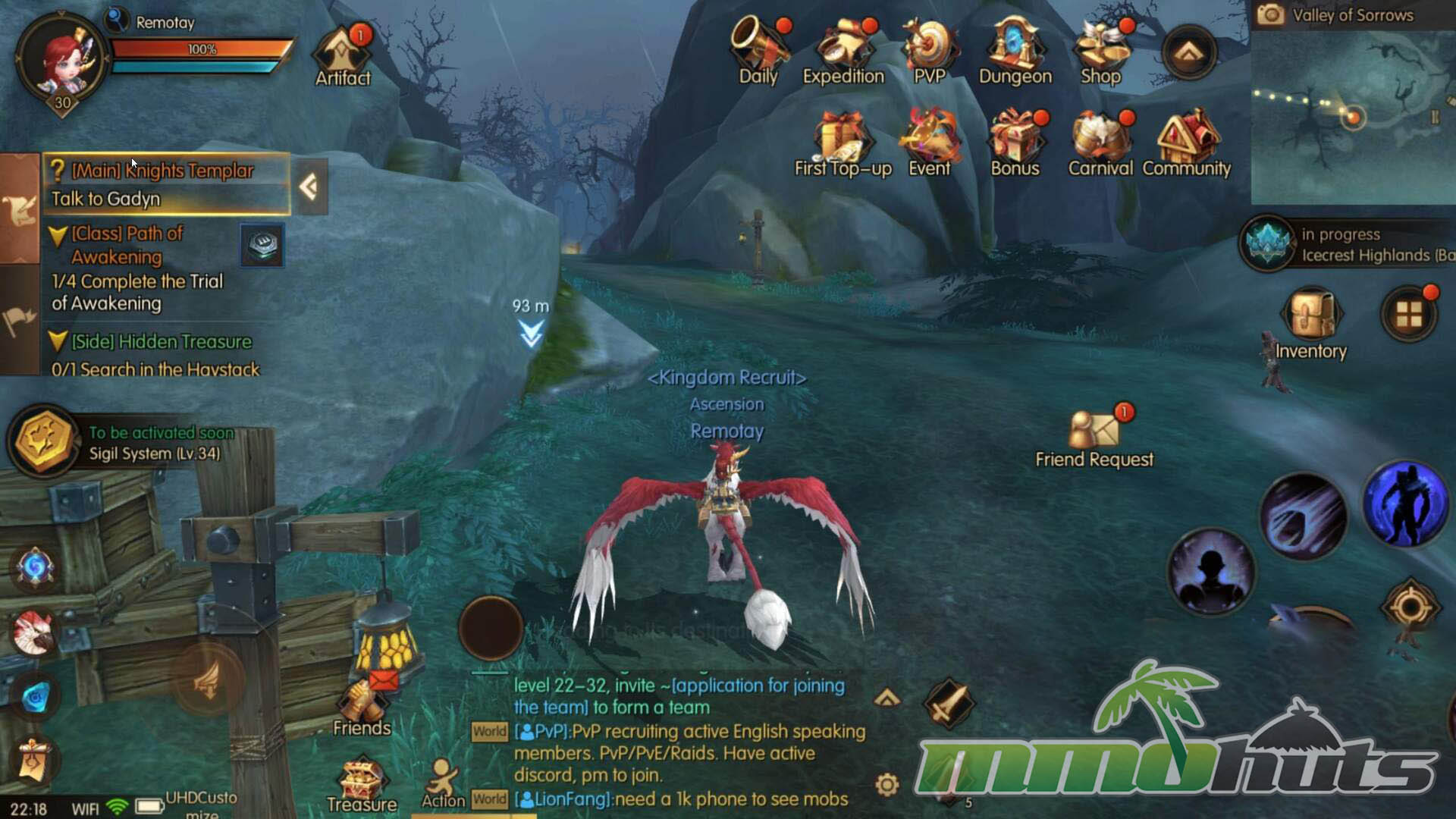This screenshot has height=819, width=1456.
Task: View the Friend Request notification
Action: point(1094,436)
